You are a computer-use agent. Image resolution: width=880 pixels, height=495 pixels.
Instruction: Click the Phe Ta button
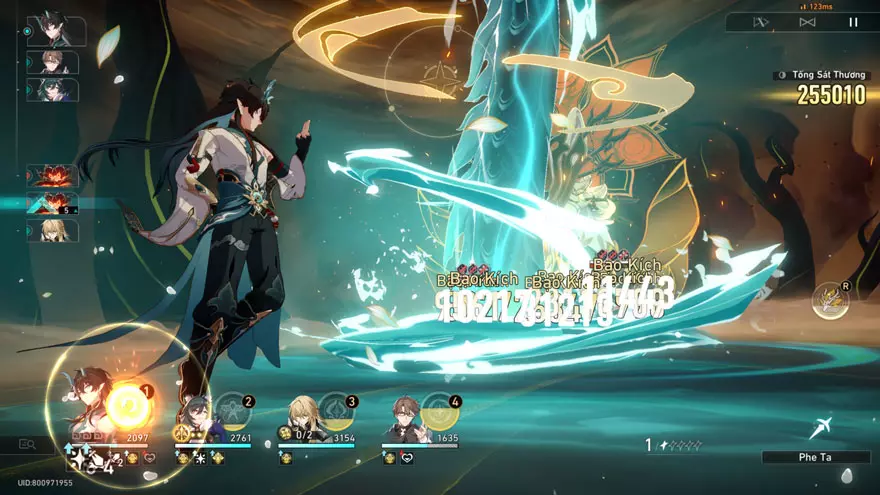[815, 457]
